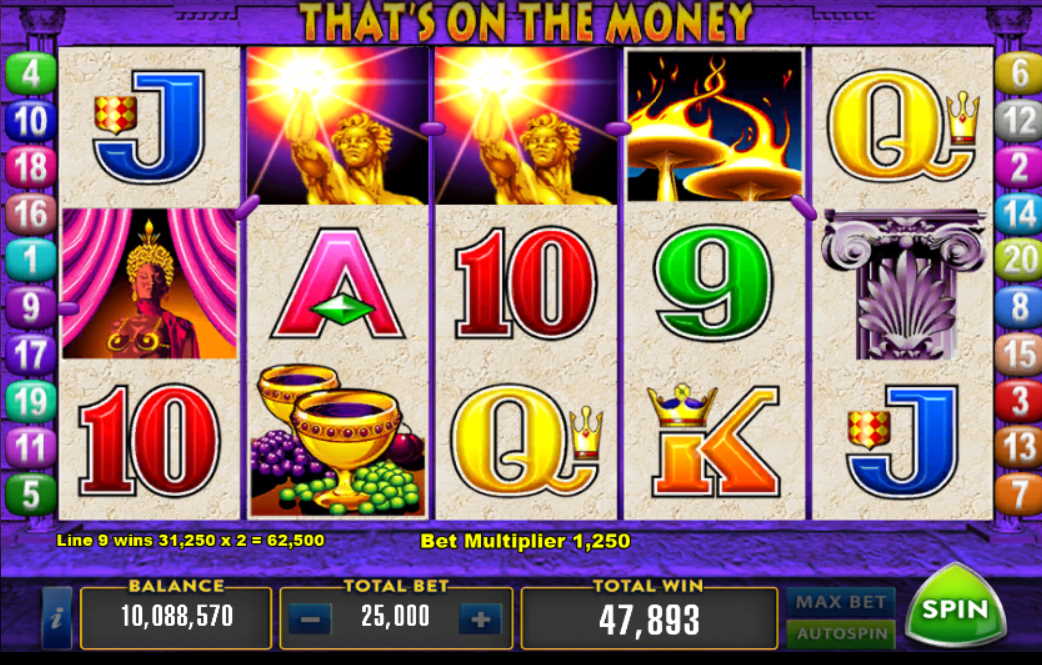1042x665 pixels.
Task: Click the MAX BET button
Action: 840,602
